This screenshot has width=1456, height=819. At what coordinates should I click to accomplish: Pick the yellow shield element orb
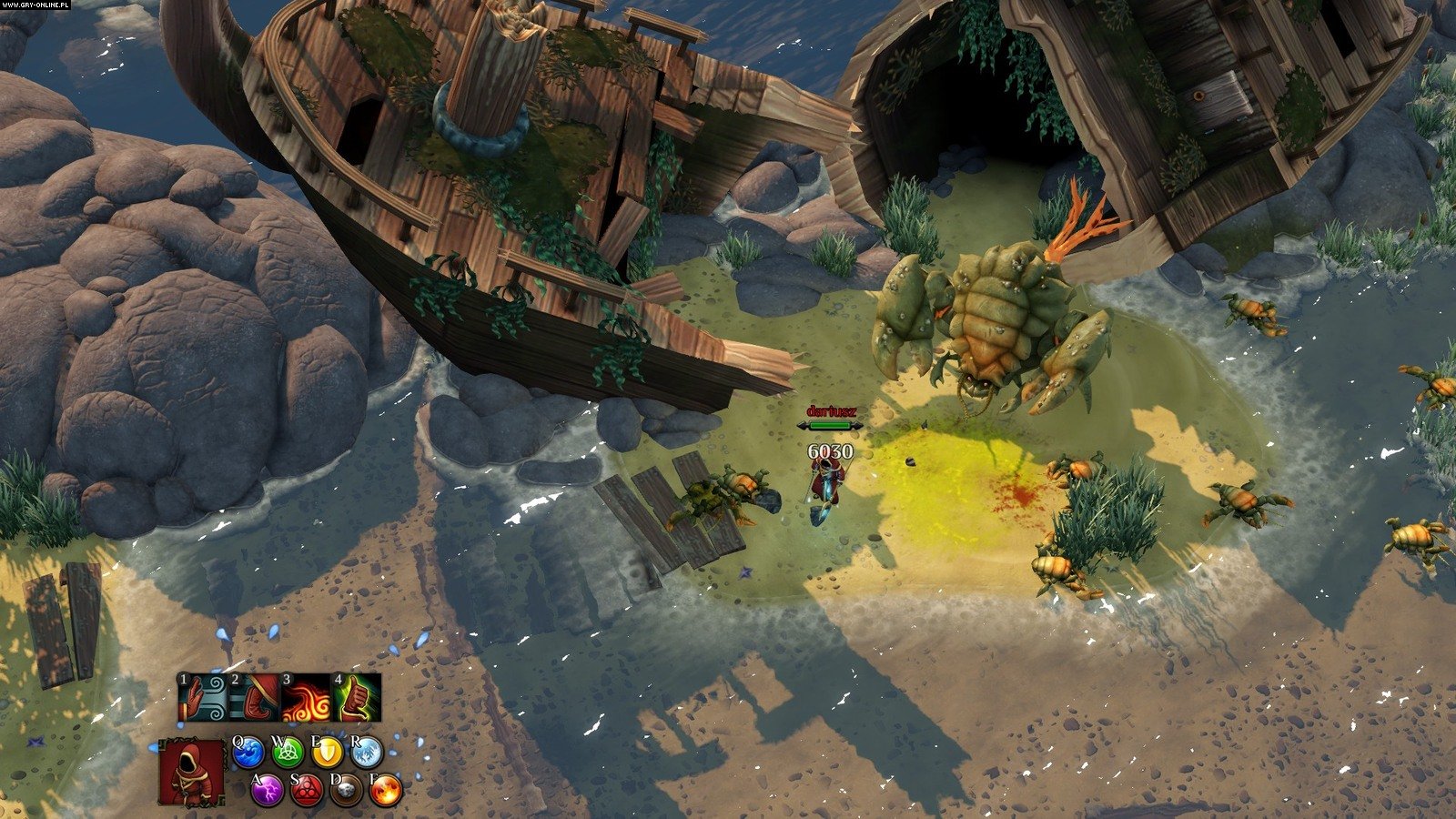(x=328, y=752)
